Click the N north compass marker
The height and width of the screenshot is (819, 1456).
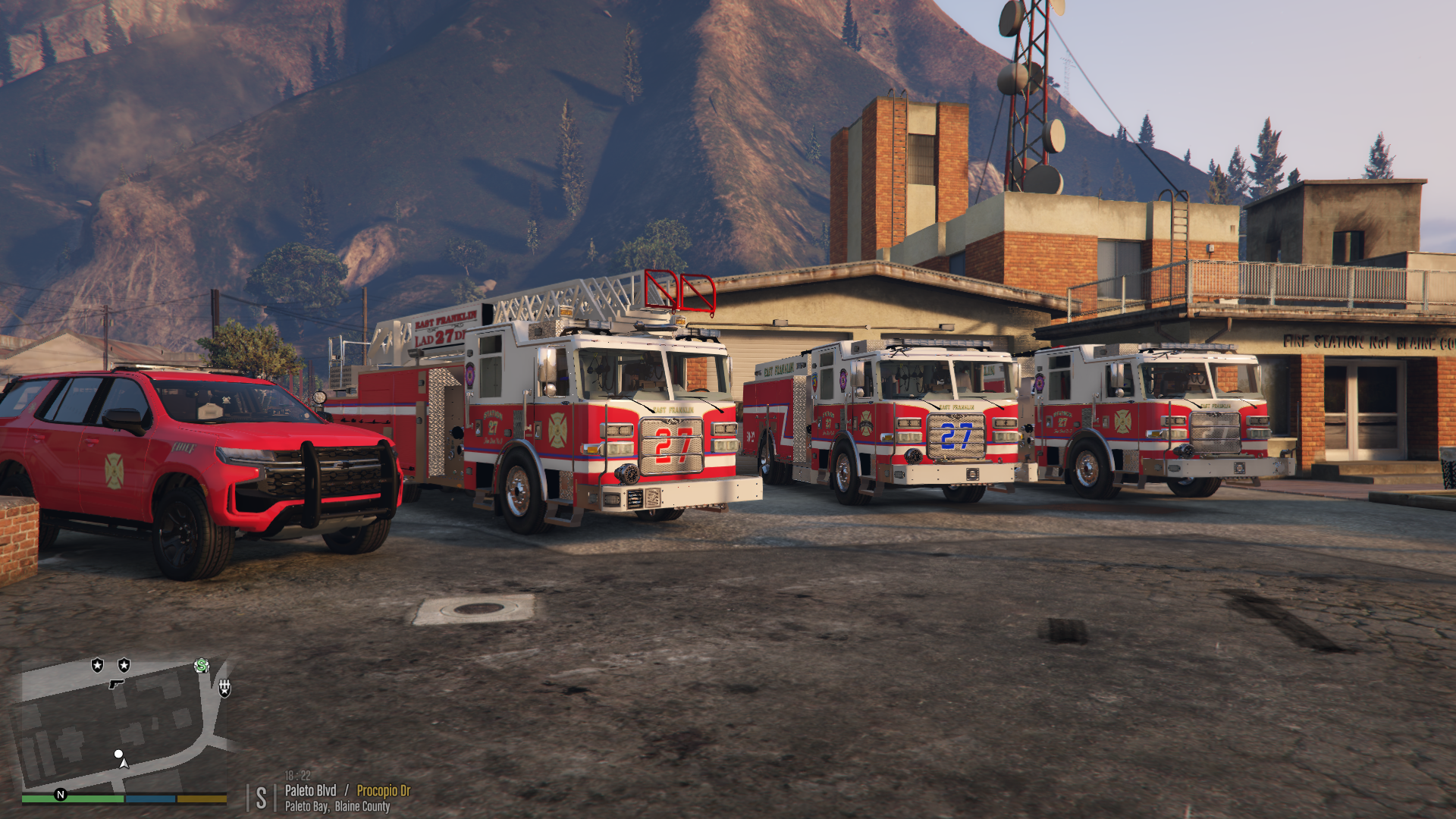61,795
